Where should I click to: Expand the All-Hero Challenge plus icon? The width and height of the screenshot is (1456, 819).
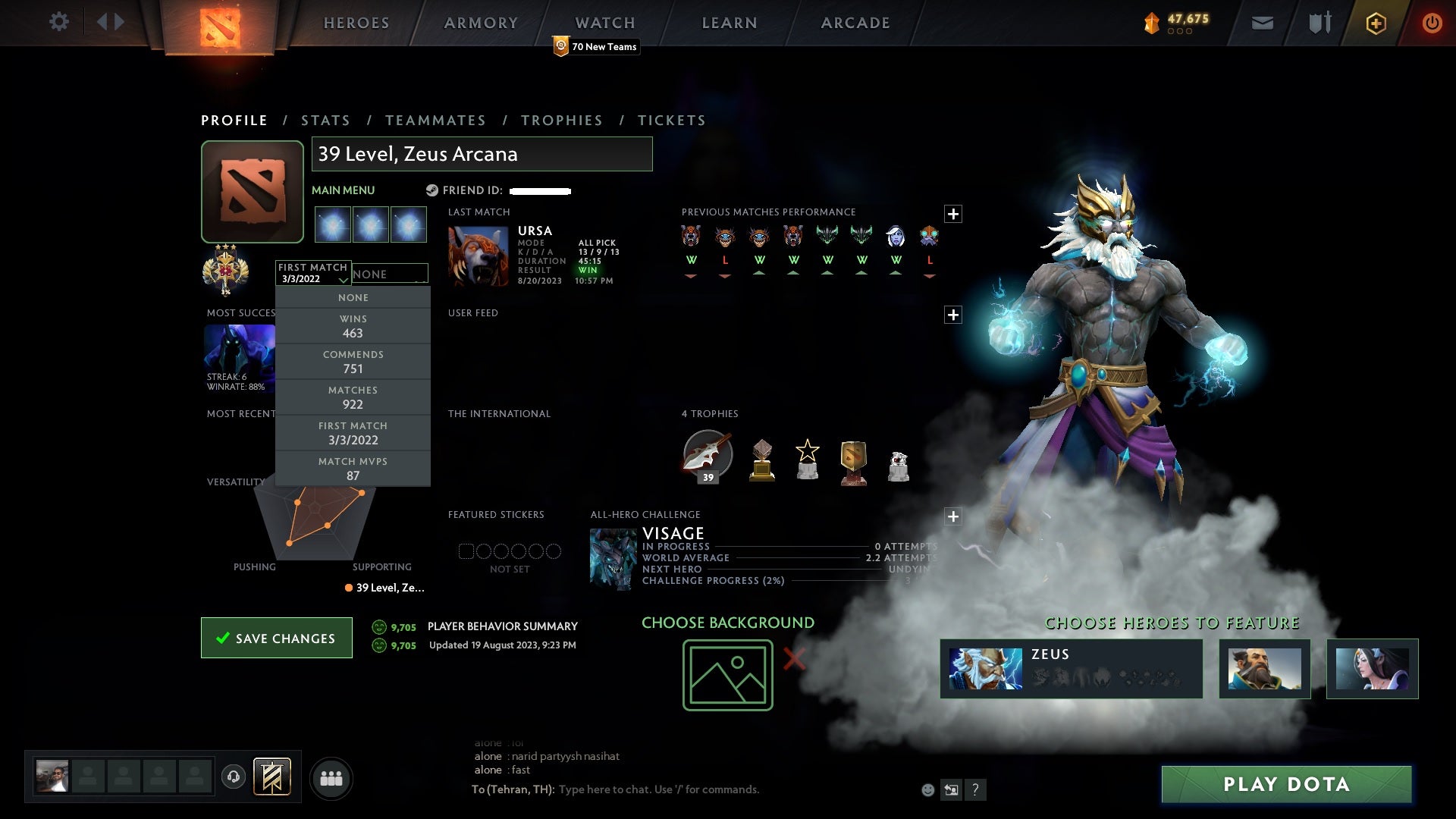(x=953, y=516)
